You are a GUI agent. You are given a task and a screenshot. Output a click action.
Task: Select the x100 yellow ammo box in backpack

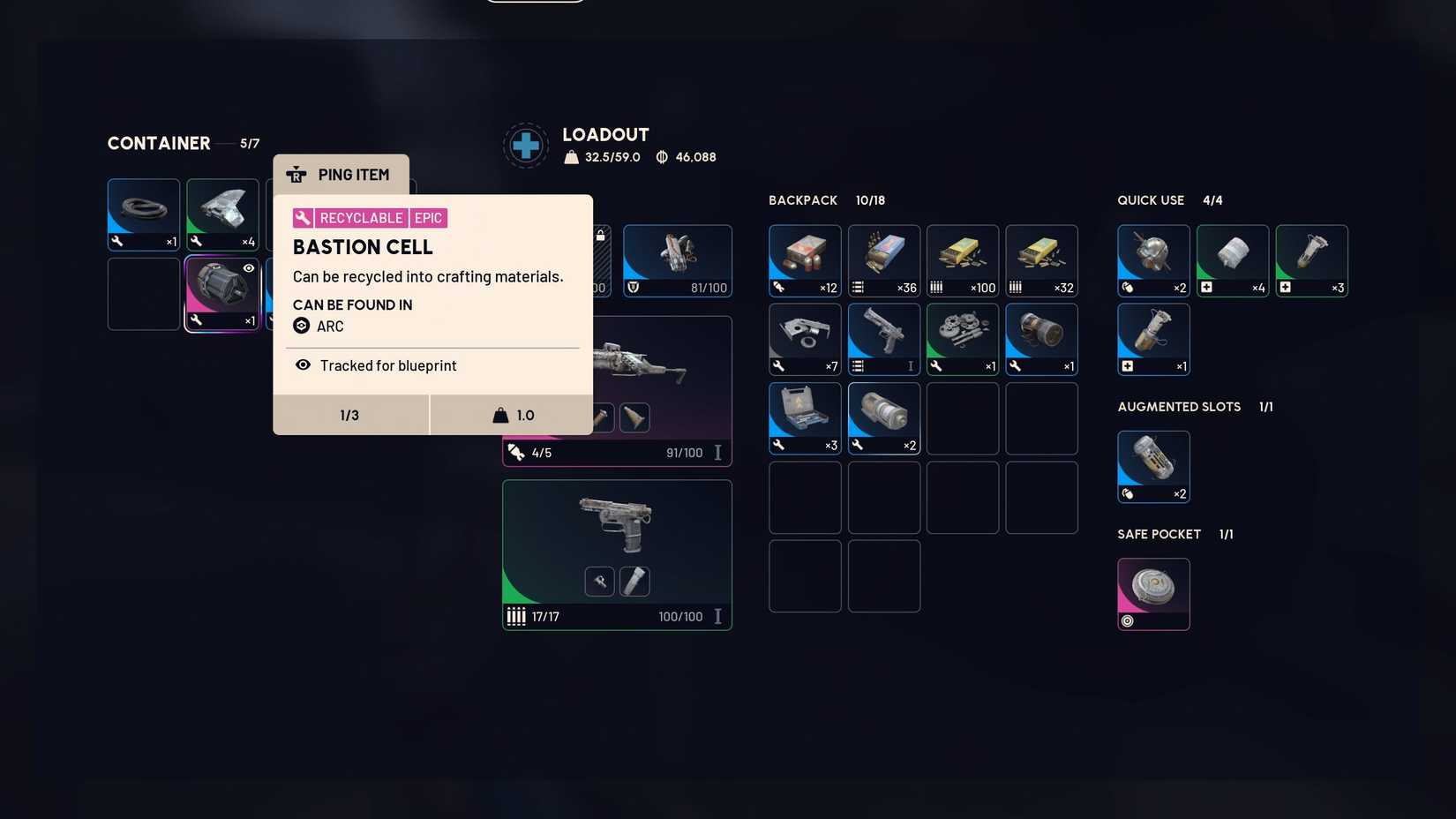coord(962,259)
